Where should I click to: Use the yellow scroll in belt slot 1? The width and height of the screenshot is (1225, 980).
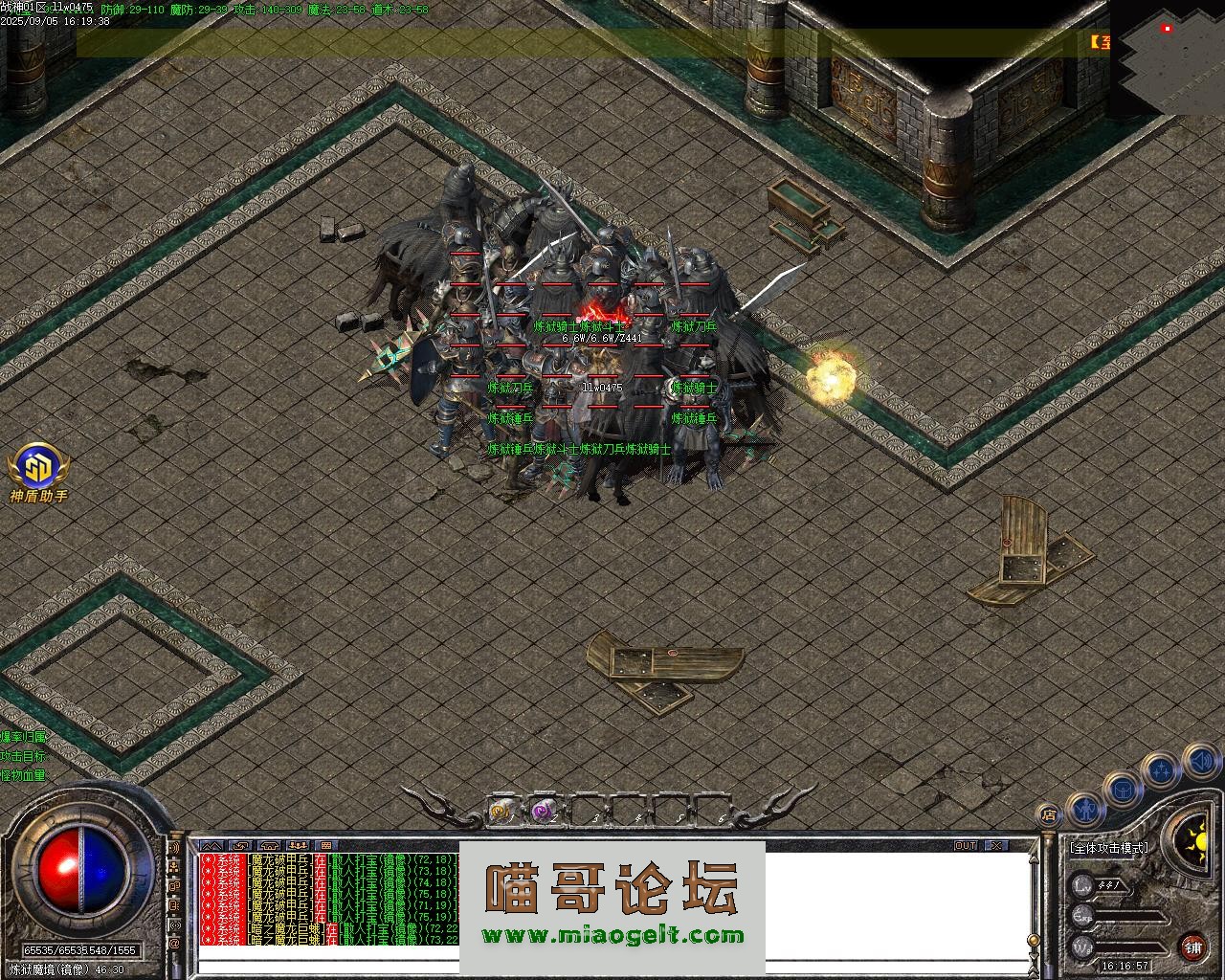[500, 813]
